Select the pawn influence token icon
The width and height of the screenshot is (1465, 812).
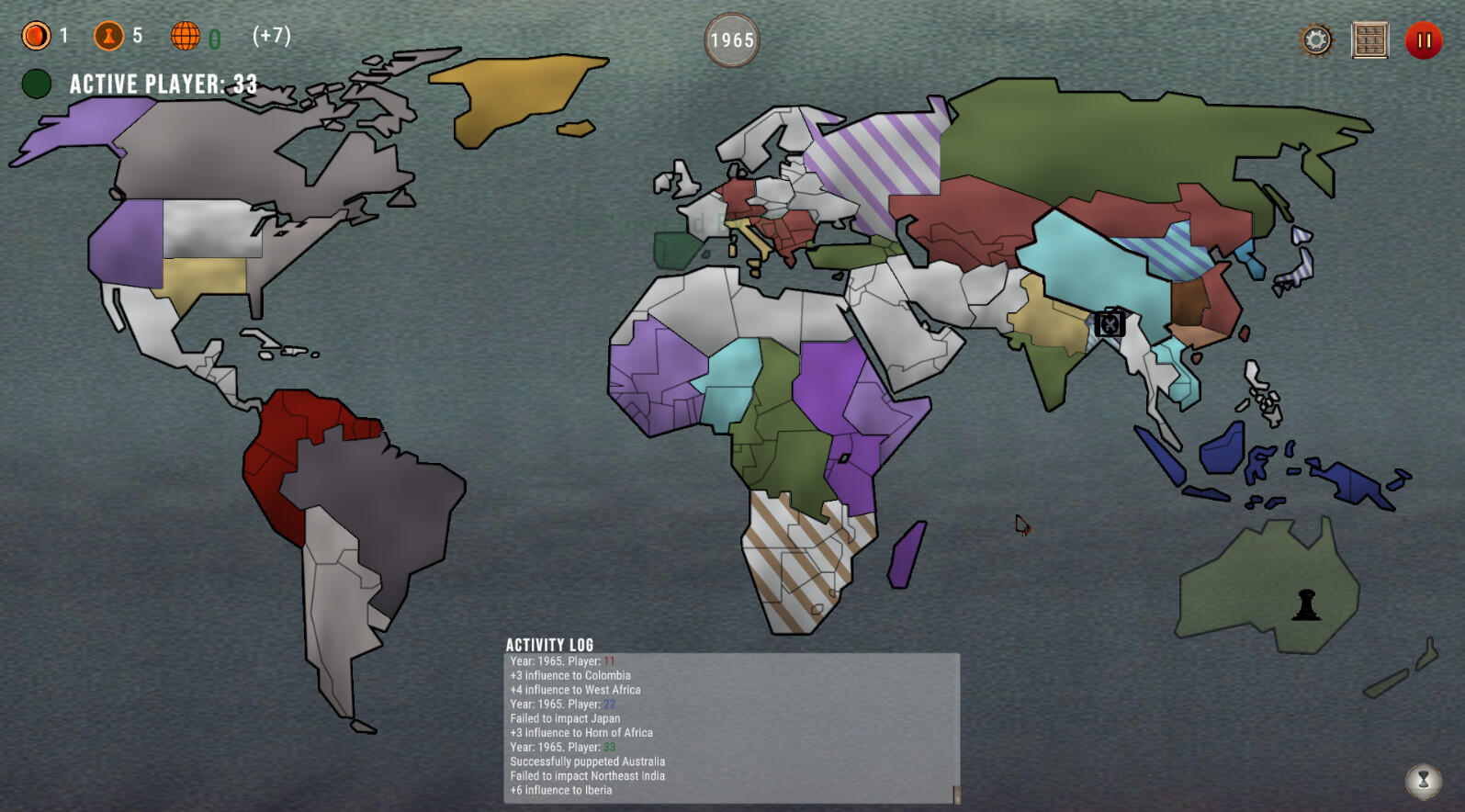[108, 35]
